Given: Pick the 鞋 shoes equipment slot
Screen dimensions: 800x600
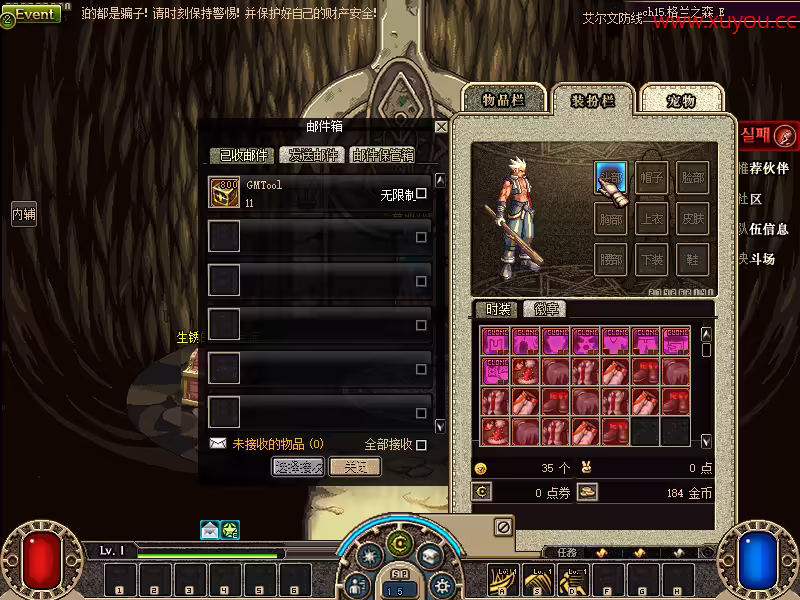Looking at the screenshot, I should tap(692, 259).
